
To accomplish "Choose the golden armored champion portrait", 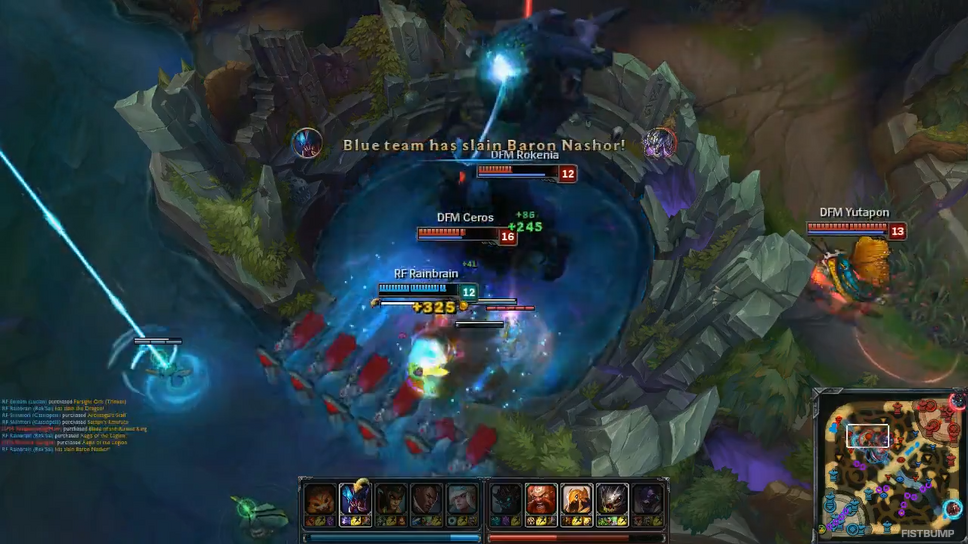I will [577, 499].
